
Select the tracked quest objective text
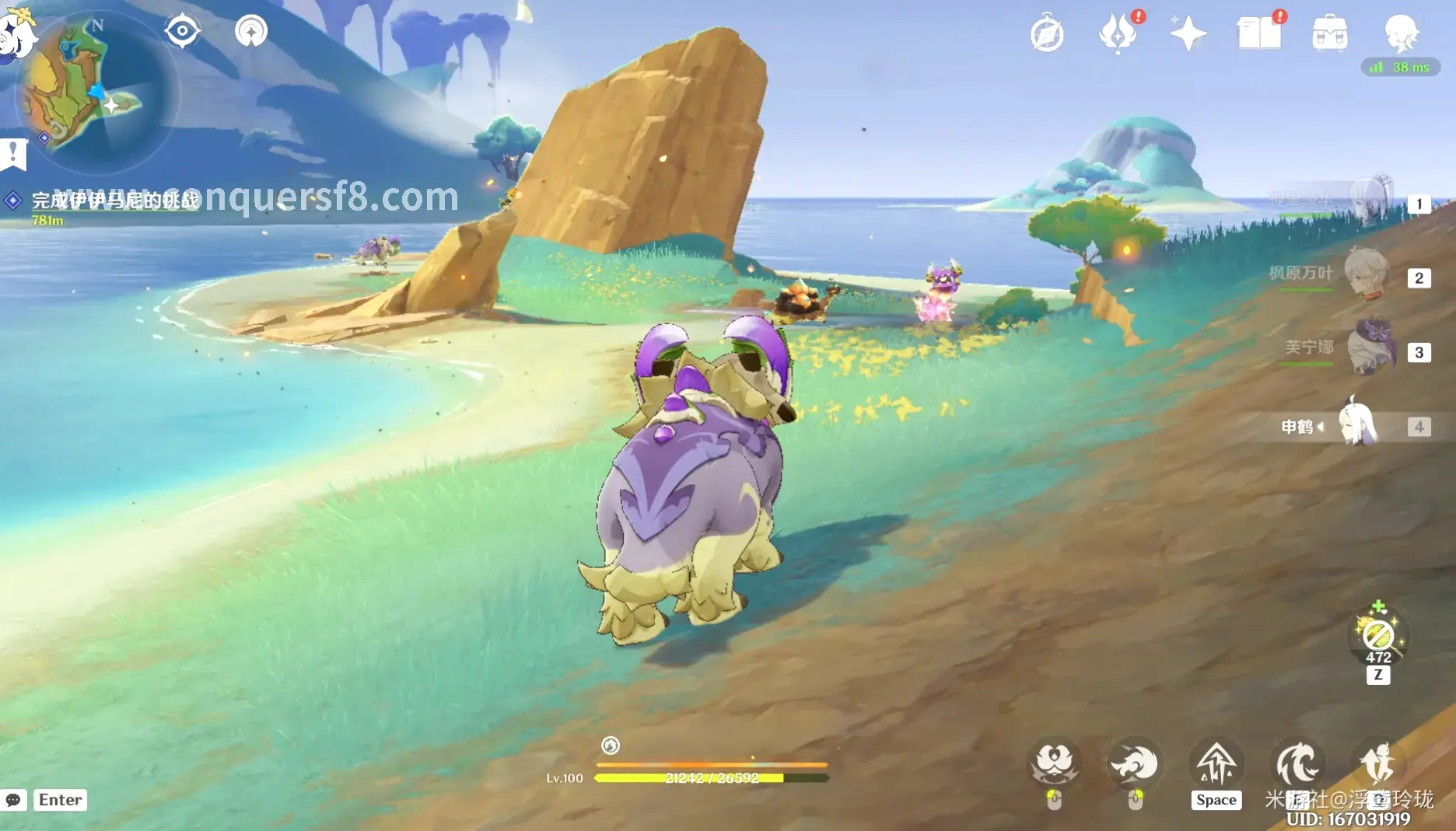point(115,201)
